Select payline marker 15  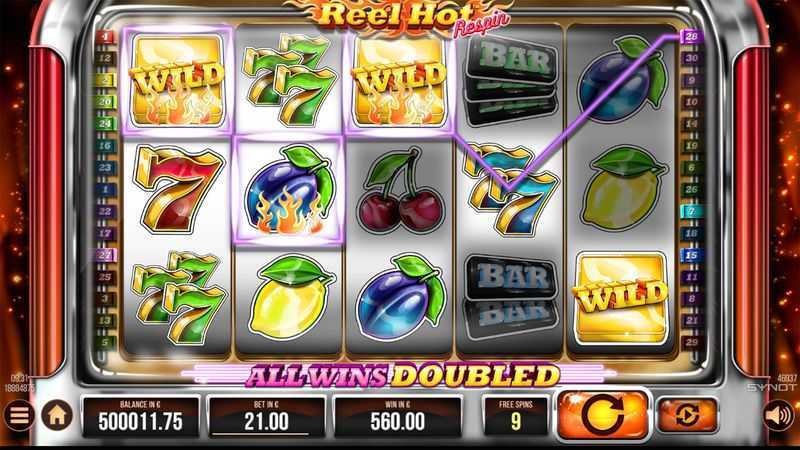[691, 255]
